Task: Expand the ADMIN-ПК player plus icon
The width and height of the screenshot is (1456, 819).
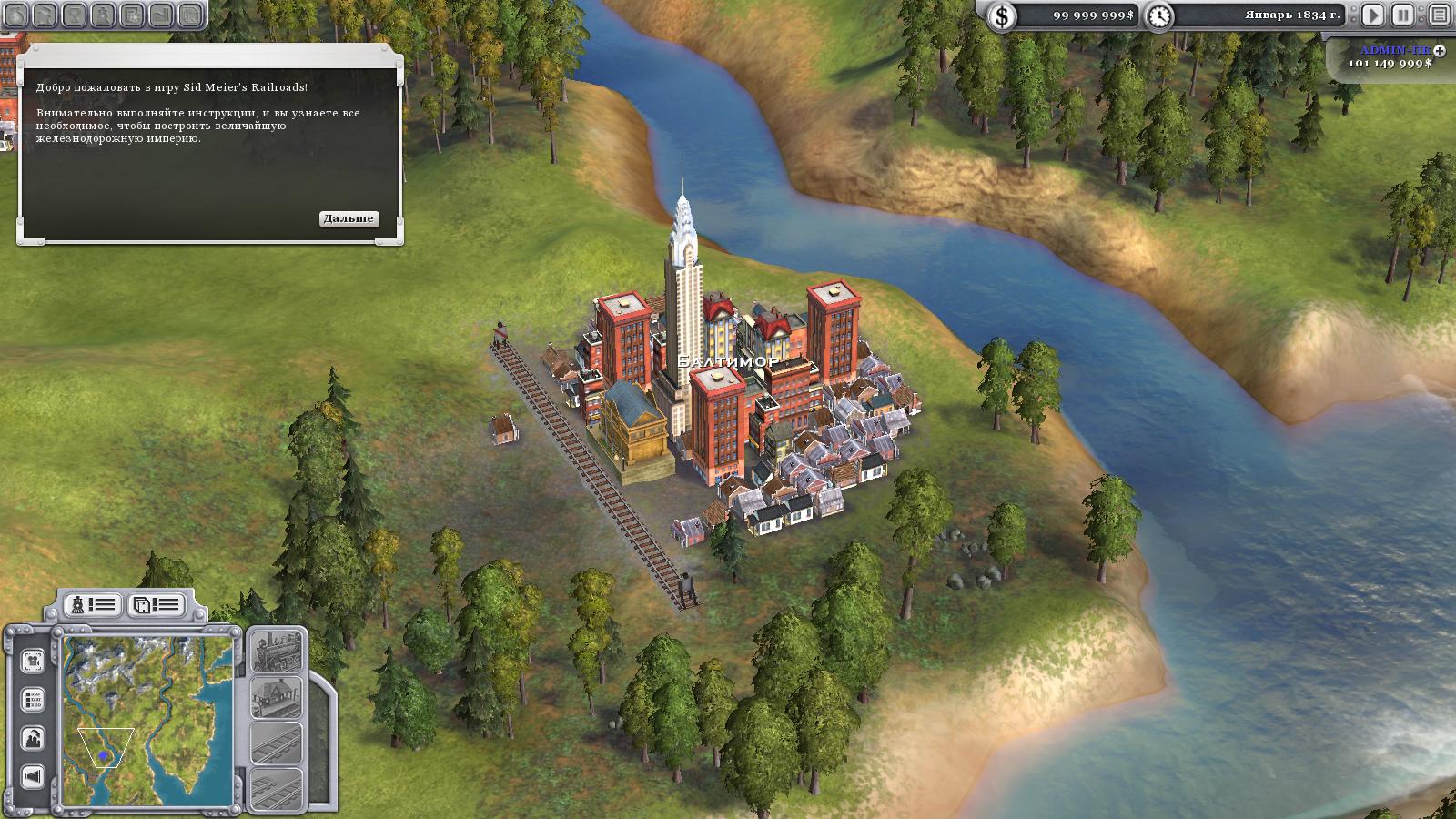Action: tap(1439, 51)
